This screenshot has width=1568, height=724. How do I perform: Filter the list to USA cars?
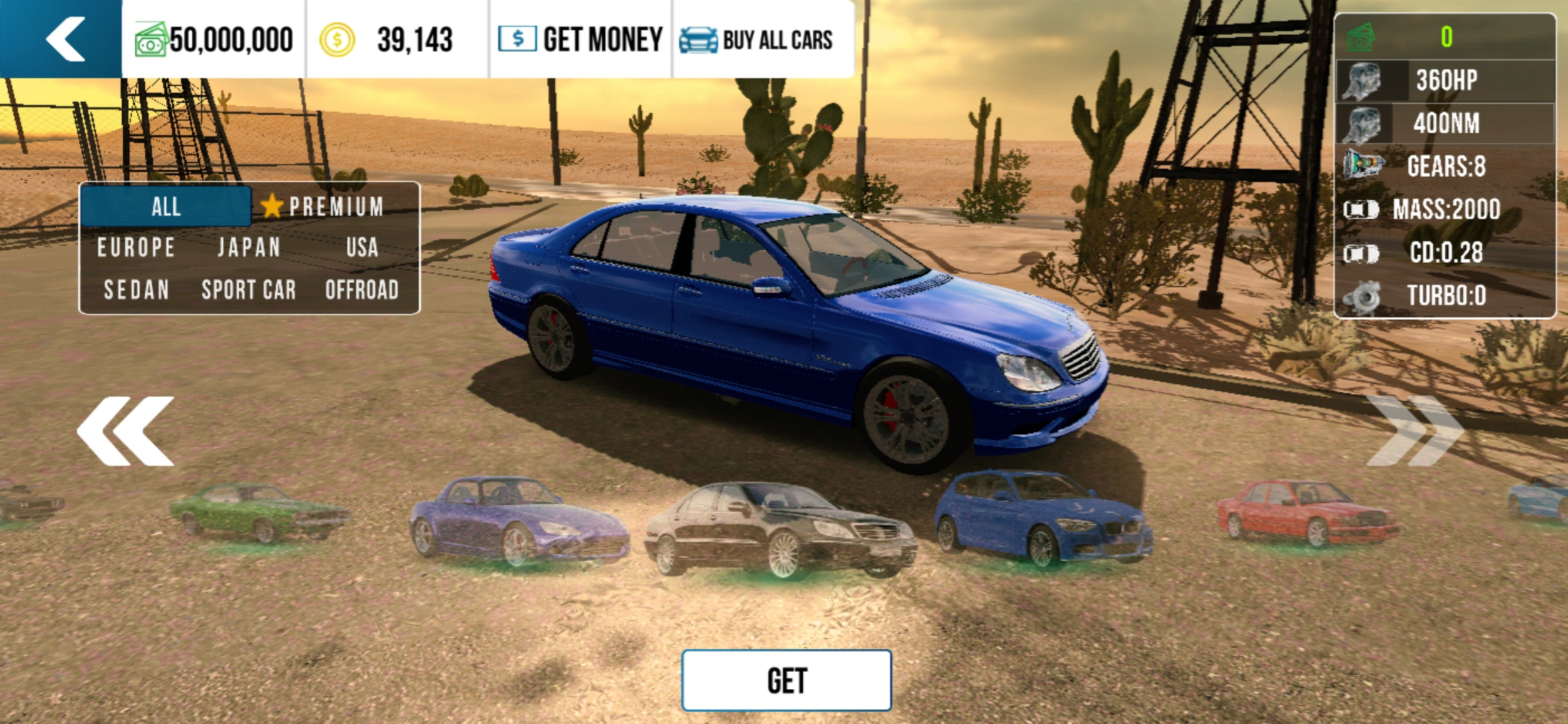[x=362, y=247]
